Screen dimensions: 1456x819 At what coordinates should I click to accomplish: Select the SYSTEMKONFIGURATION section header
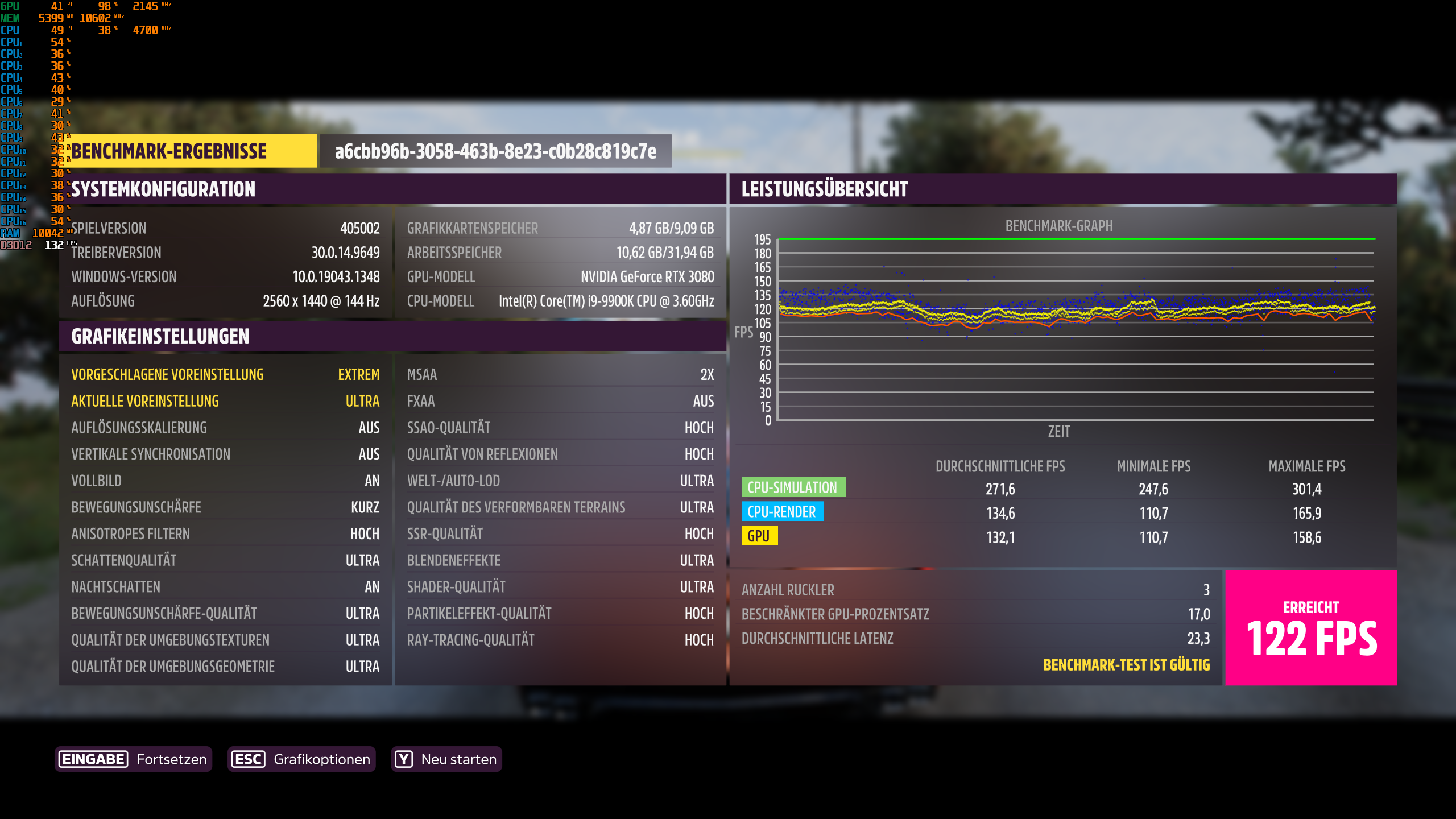click(164, 189)
